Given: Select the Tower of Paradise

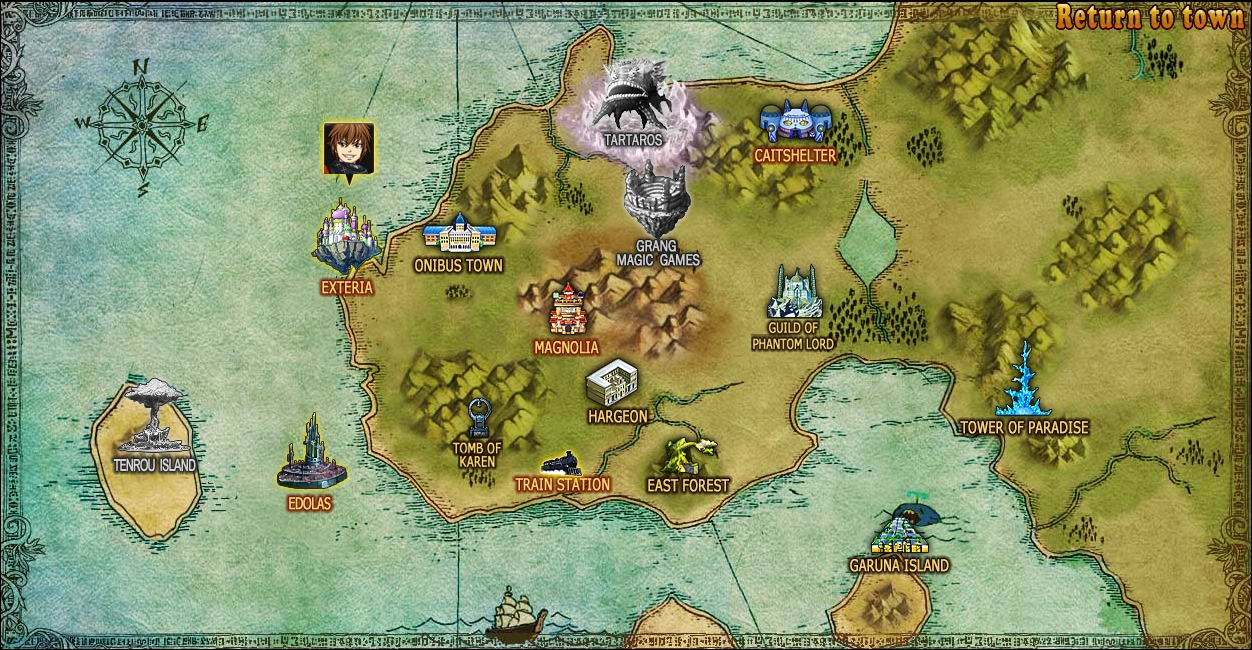Looking at the screenshot, I should click(1024, 382).
